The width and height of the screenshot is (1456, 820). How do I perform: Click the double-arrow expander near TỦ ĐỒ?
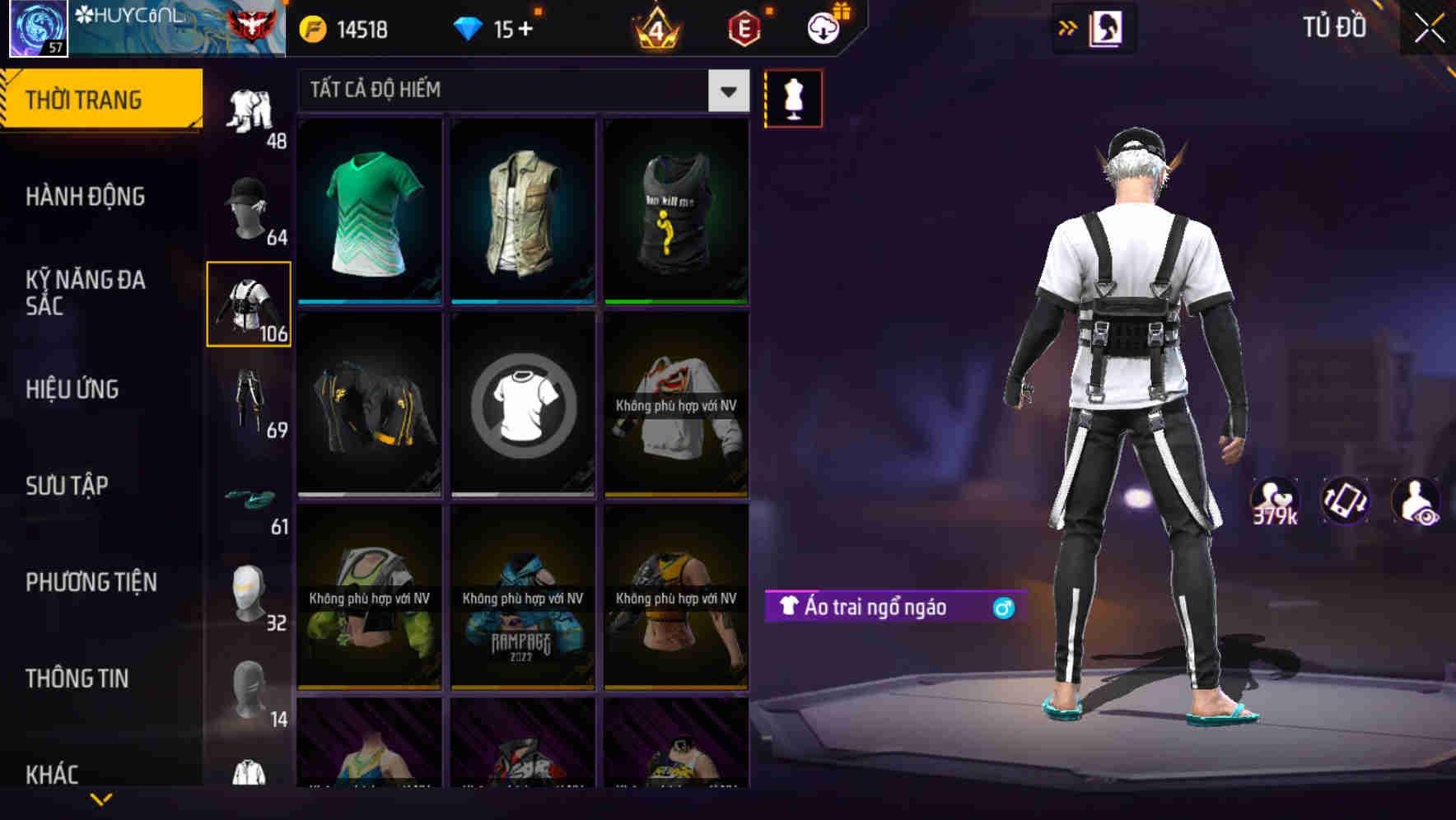1068,27
